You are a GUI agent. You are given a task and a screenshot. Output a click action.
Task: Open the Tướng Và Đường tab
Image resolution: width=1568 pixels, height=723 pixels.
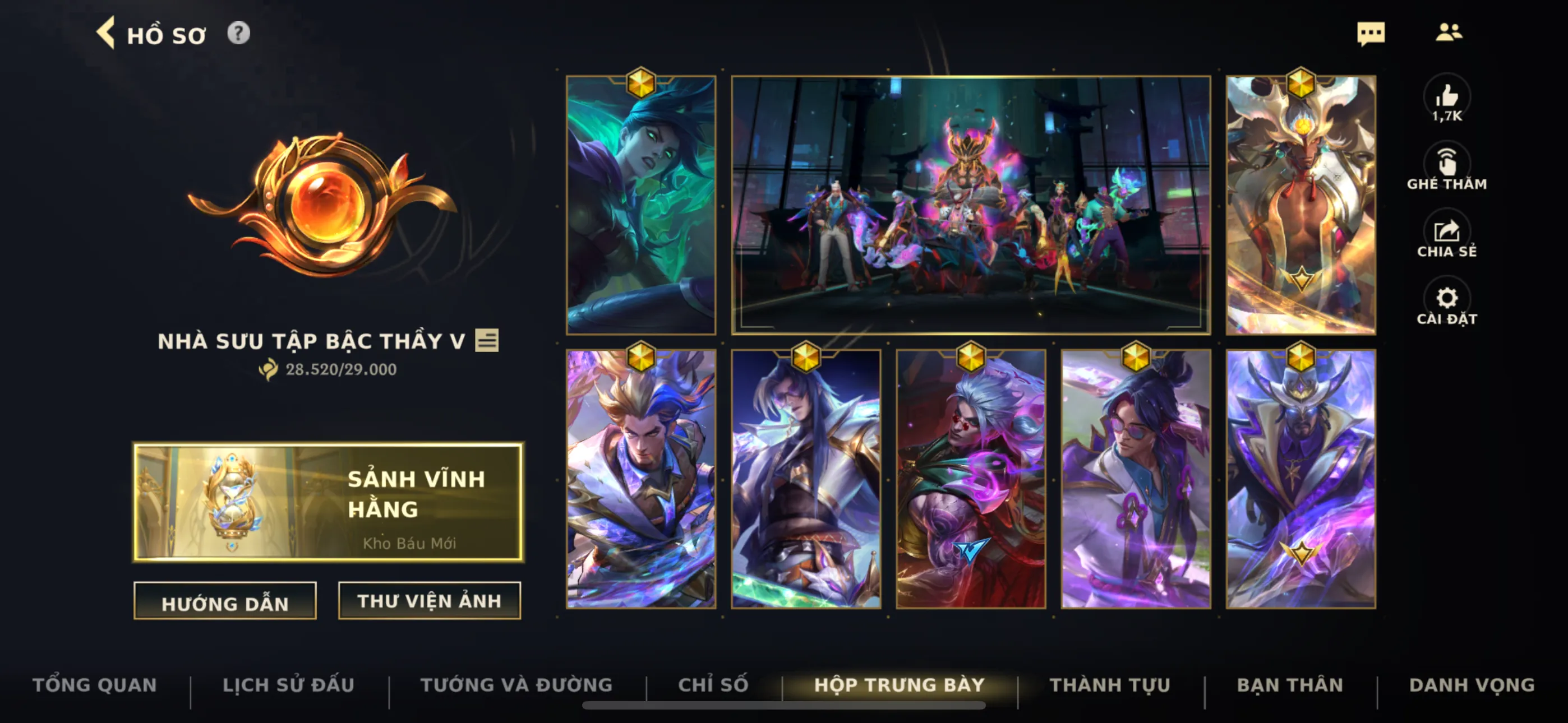(516, 685)
